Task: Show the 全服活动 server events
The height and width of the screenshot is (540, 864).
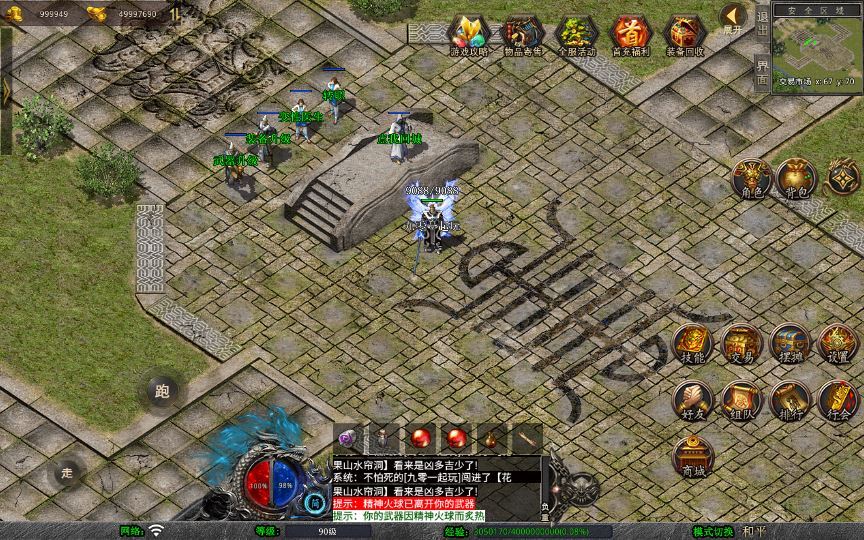Action: click(577, 34)
